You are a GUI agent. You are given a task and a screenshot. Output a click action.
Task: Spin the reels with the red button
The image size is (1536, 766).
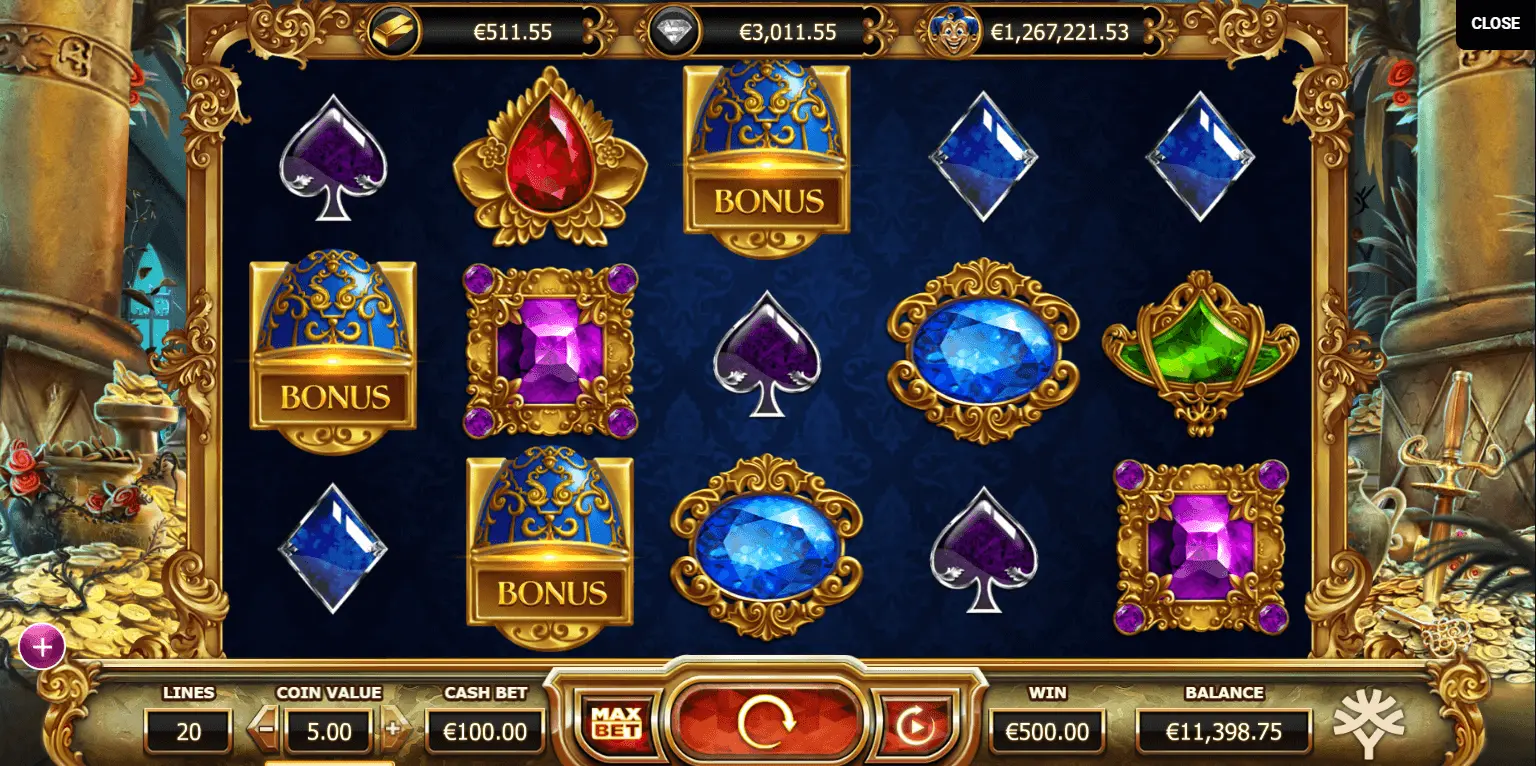[766, 719]
